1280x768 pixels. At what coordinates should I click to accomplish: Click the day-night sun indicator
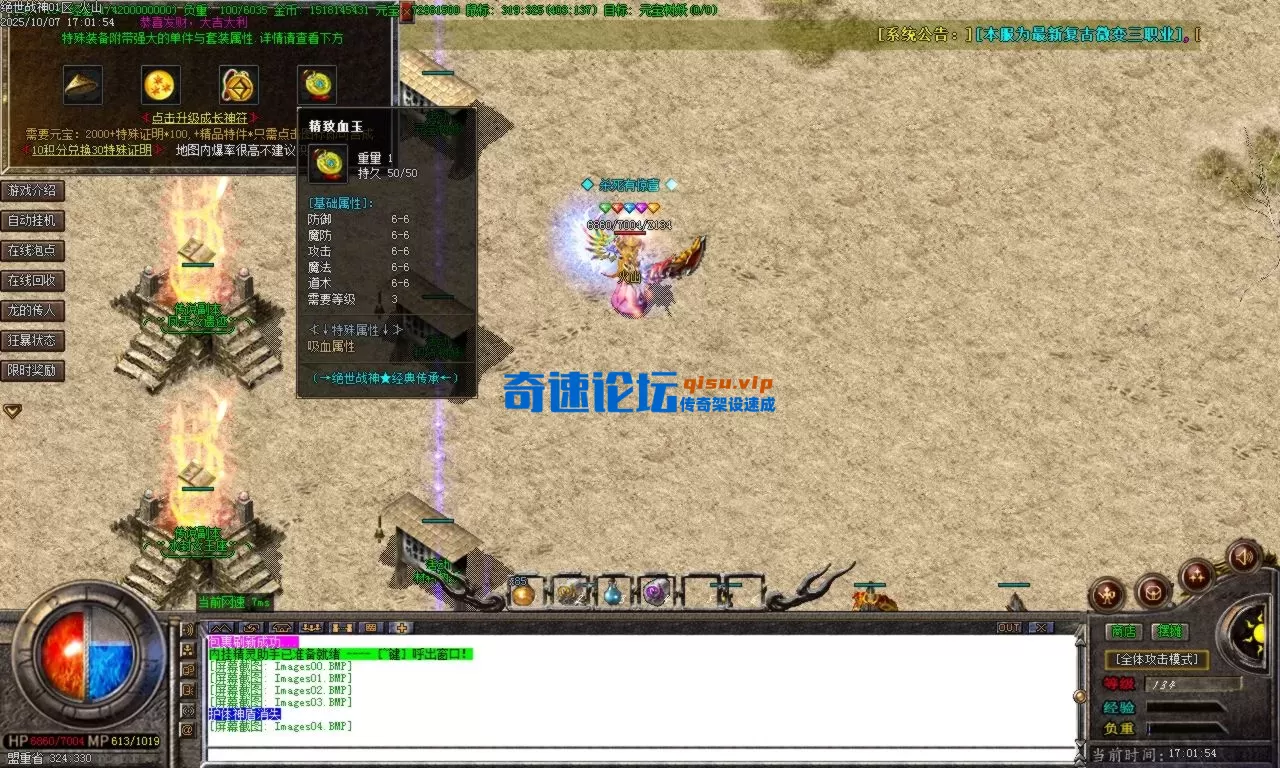coord(1256,632)
